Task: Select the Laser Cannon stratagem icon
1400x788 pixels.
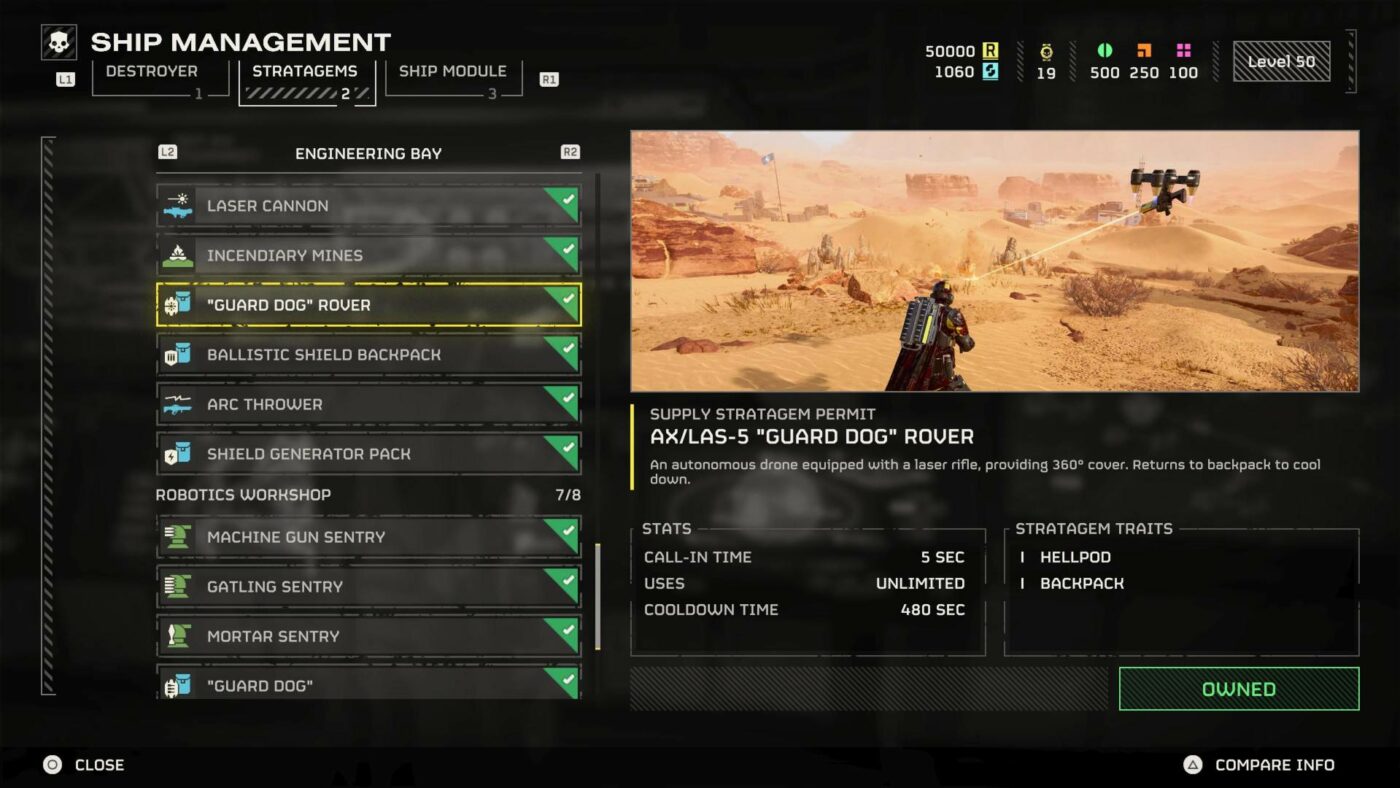Action: [177, 205]
